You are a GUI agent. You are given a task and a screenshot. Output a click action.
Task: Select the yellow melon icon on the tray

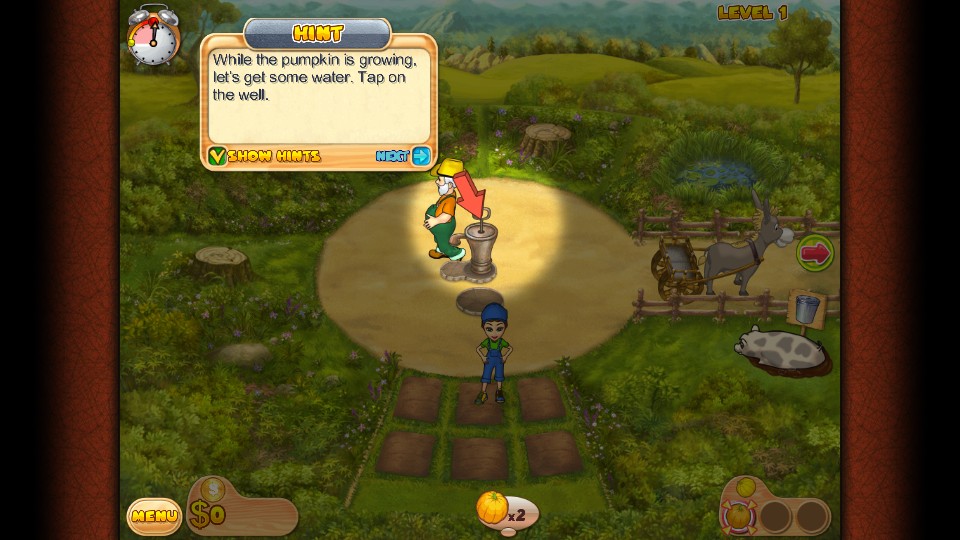tap(748, 488)
